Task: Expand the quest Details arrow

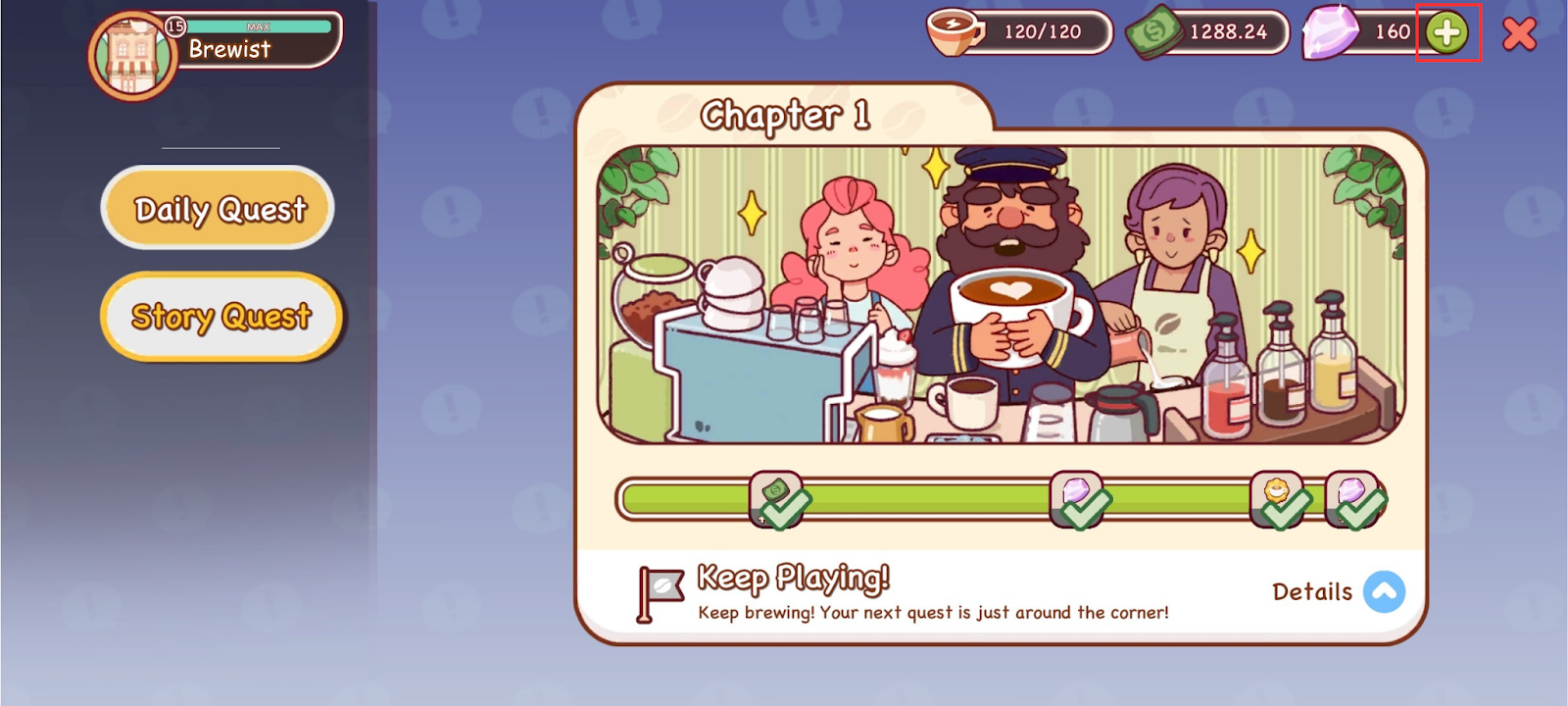Action: click(x=1384, y=591)
